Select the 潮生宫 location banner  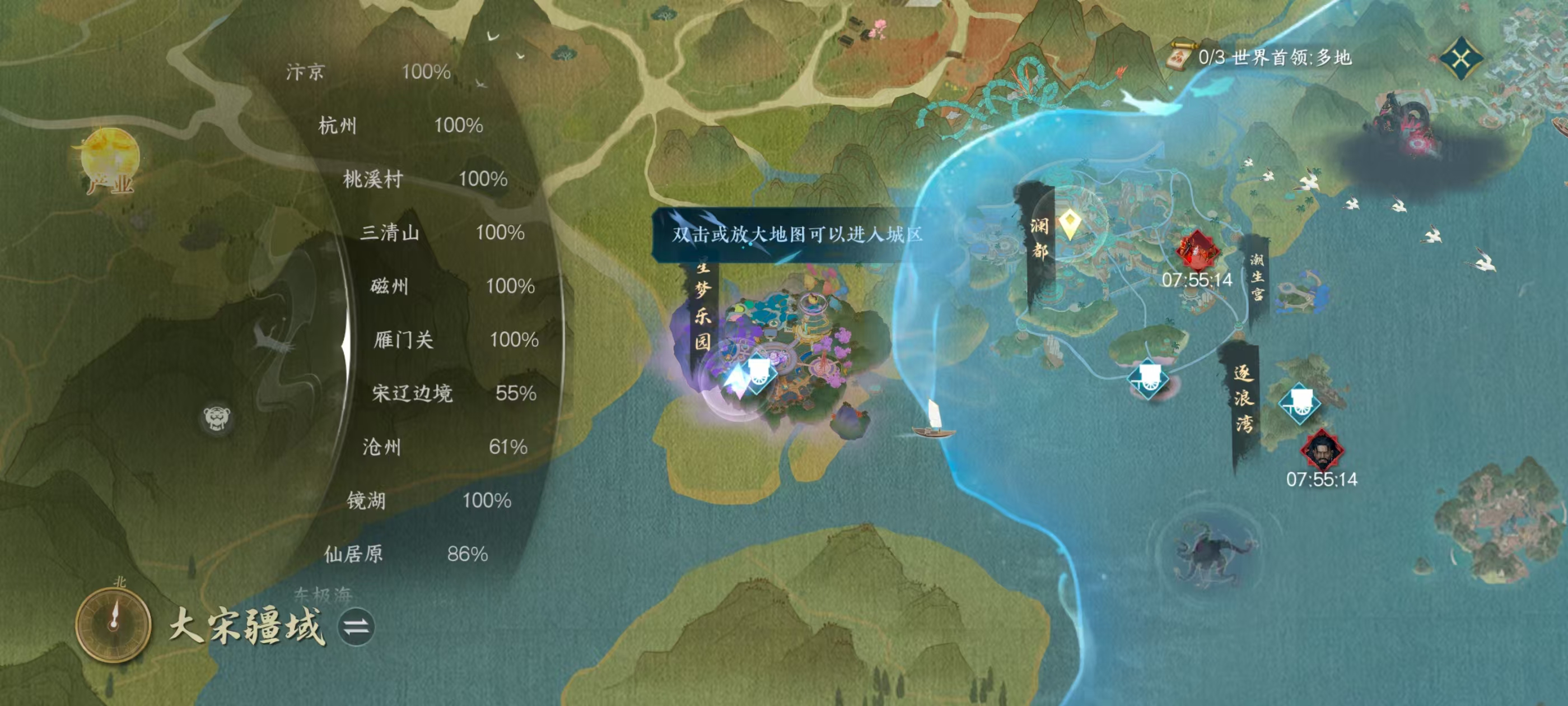(1256, 277)
